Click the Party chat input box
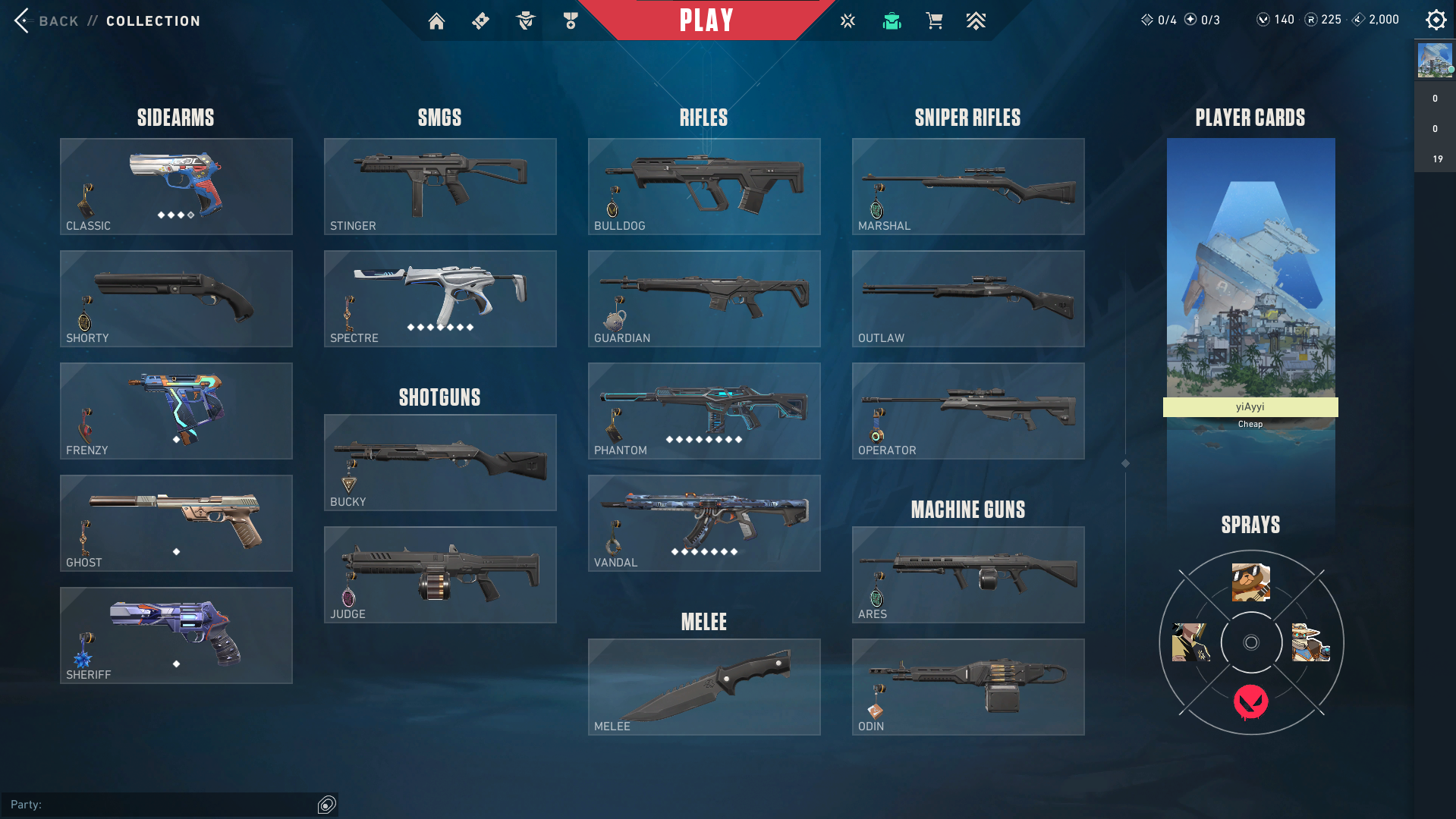The image size is (1456, 819). 159,805
